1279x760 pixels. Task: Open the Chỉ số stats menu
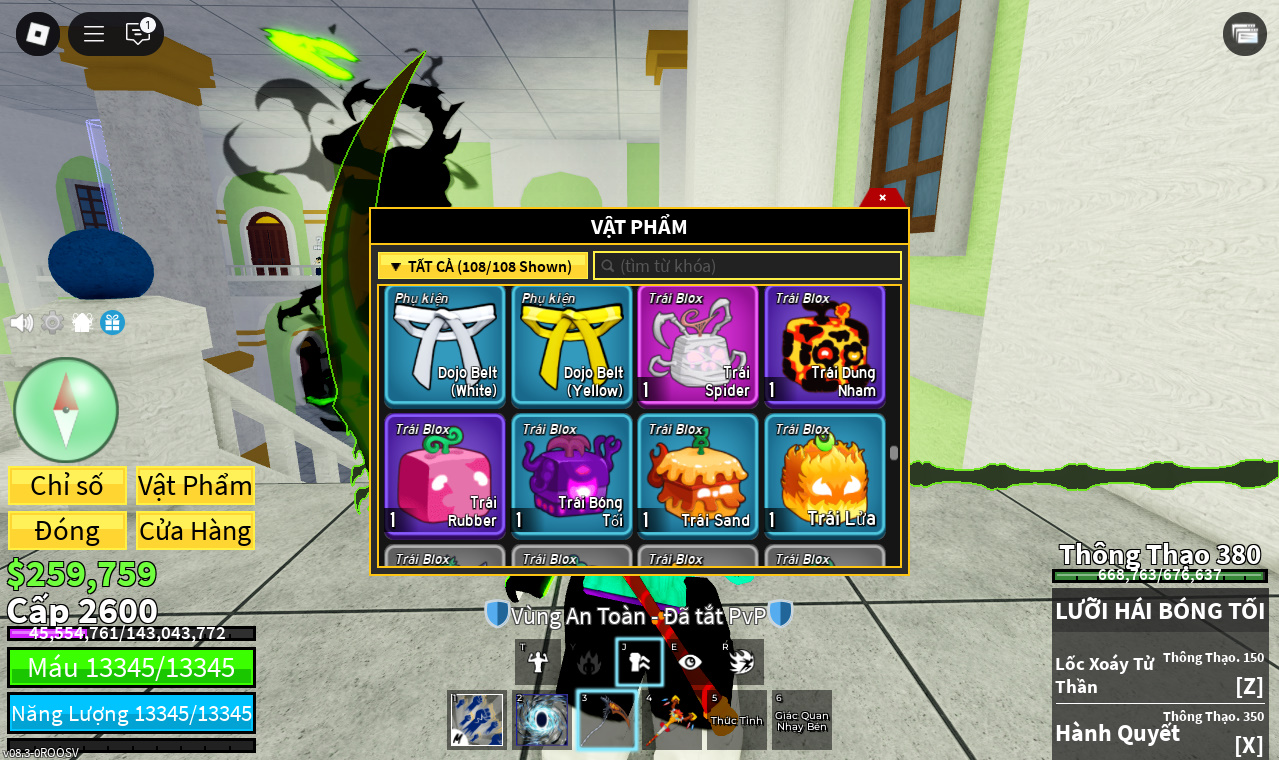click(x=67, y=486)
